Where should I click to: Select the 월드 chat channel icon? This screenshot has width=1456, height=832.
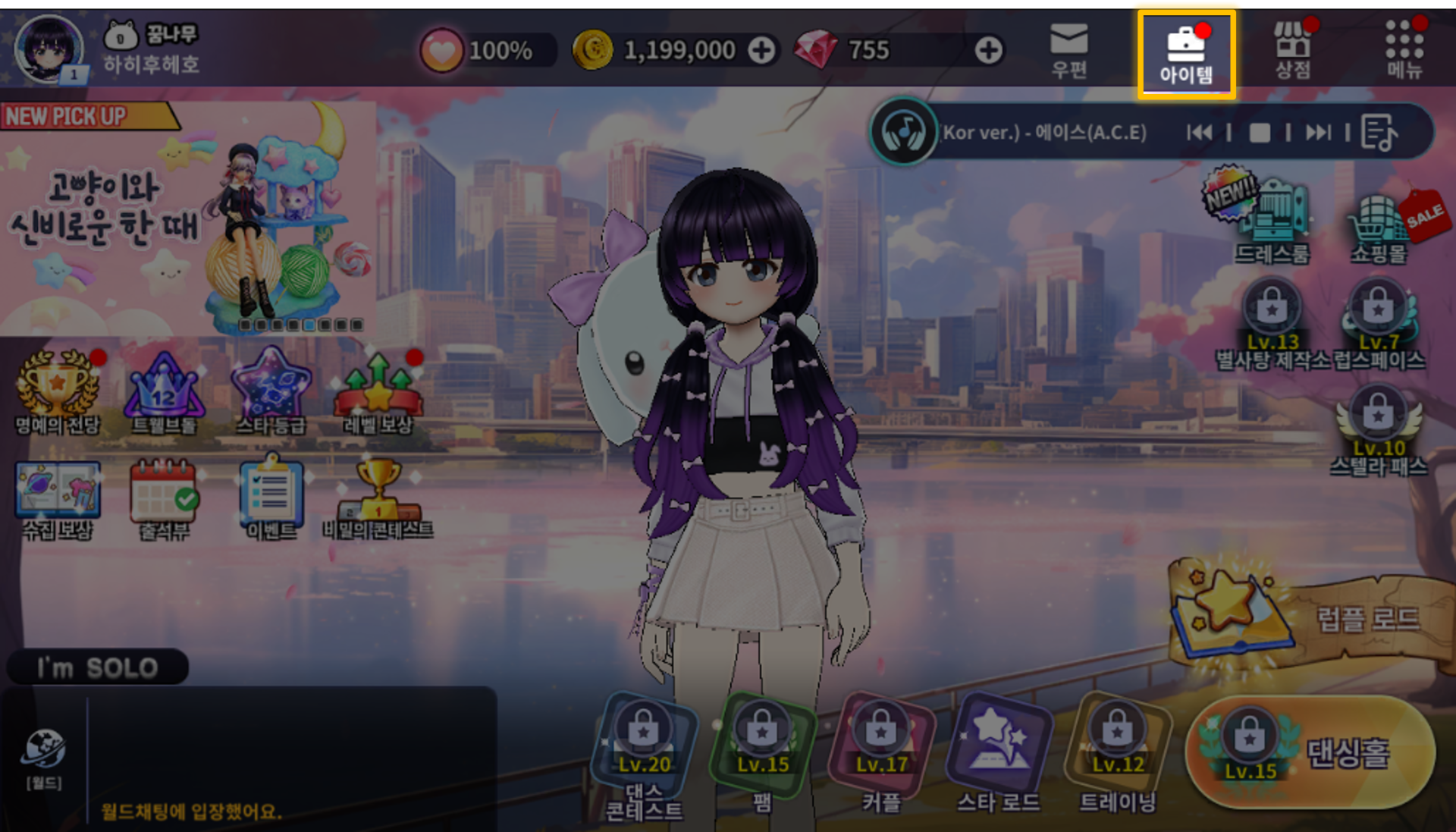(44, 756)
